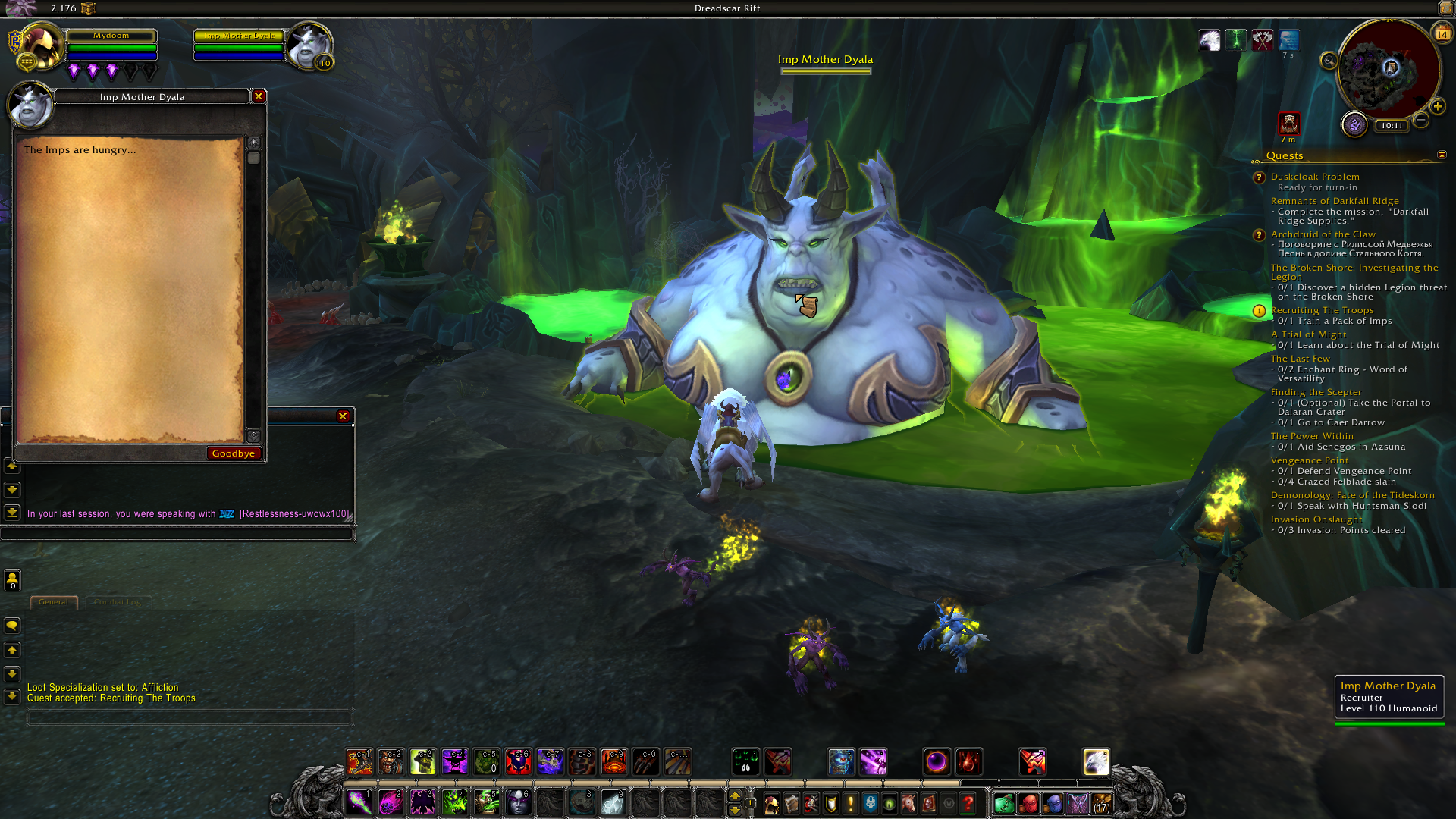
Task: Collapse the Quests tracker panel
Action: pos(1442,155)
